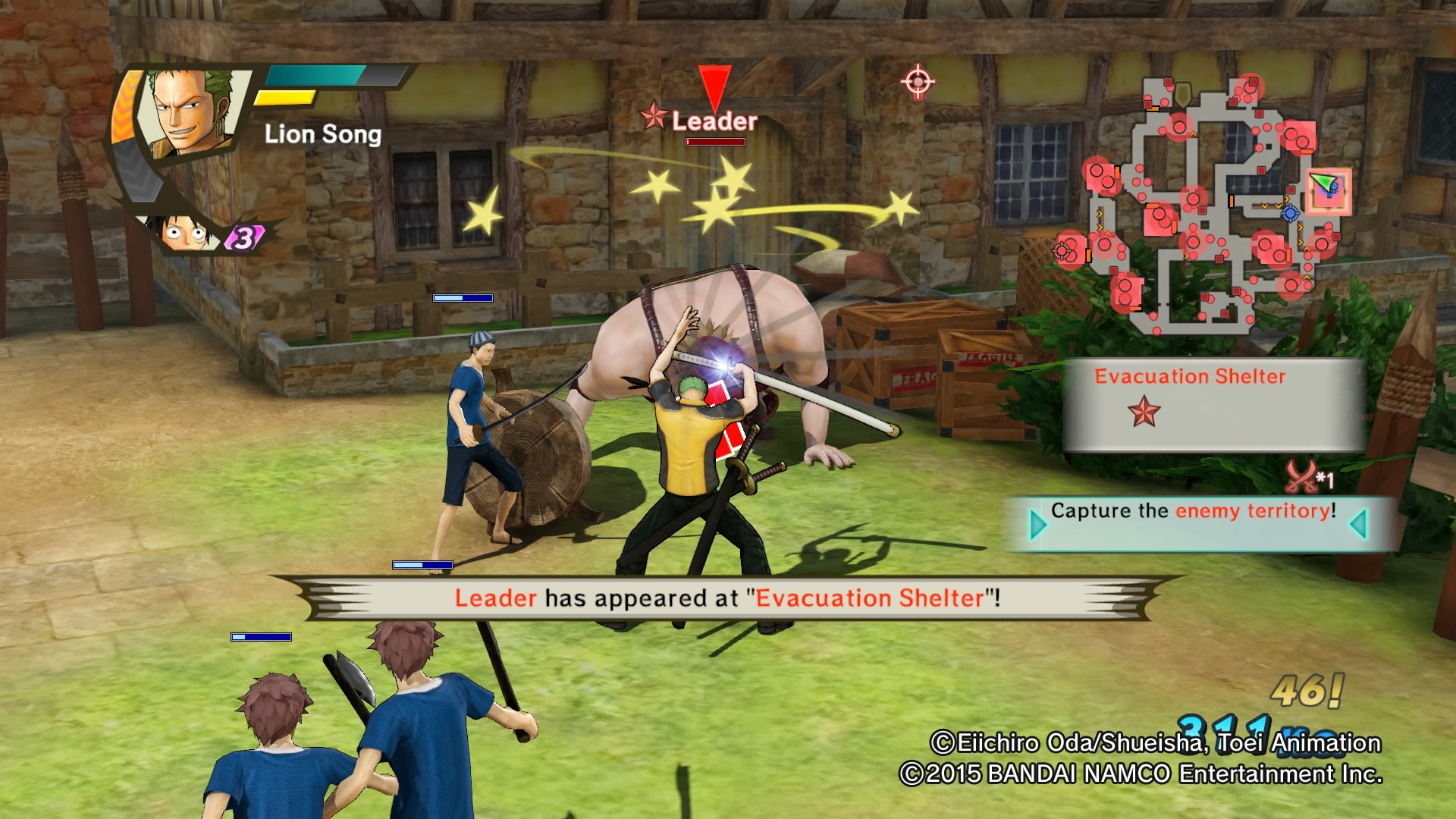Viewport: 1456px width, 819px height.
Task: Click Zoro's yellow special attack gauge
Action: point(287,98)
